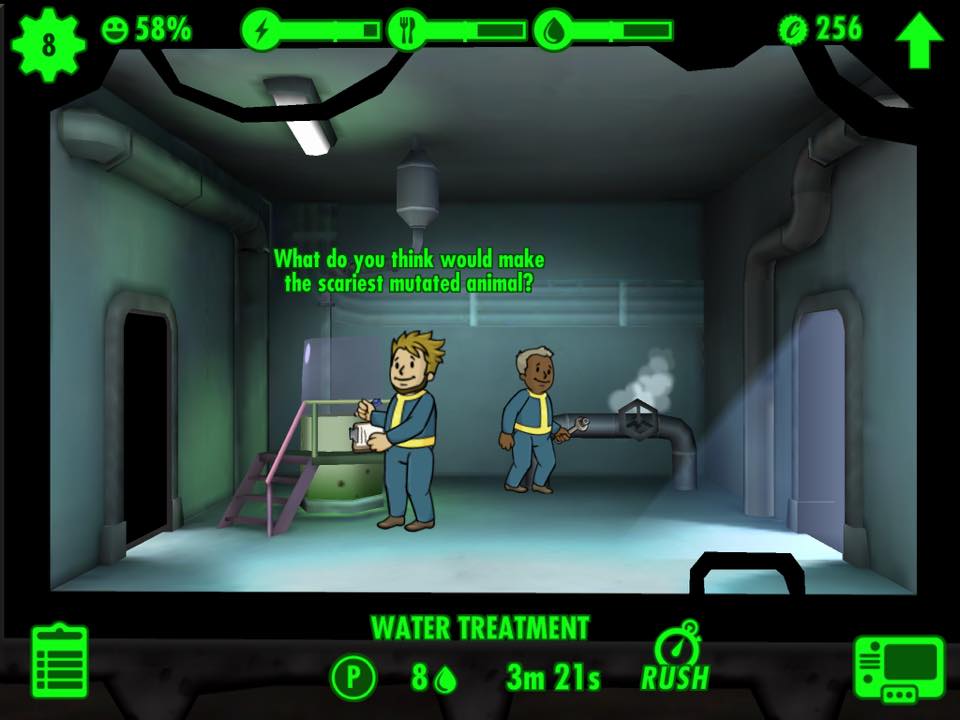
Task: Open the vault gear settings icon
Action: pyautogui.click(x=47, y=42)
